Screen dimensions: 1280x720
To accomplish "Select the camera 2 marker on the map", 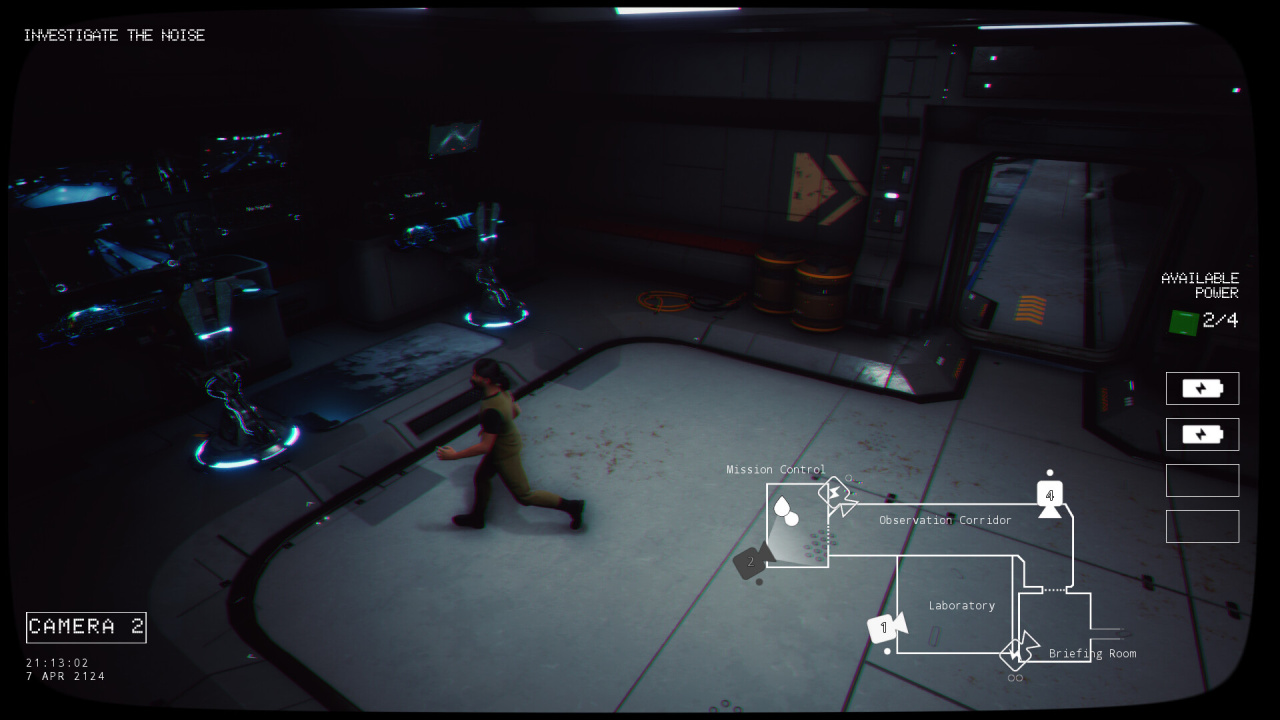I will pos(753,562).
